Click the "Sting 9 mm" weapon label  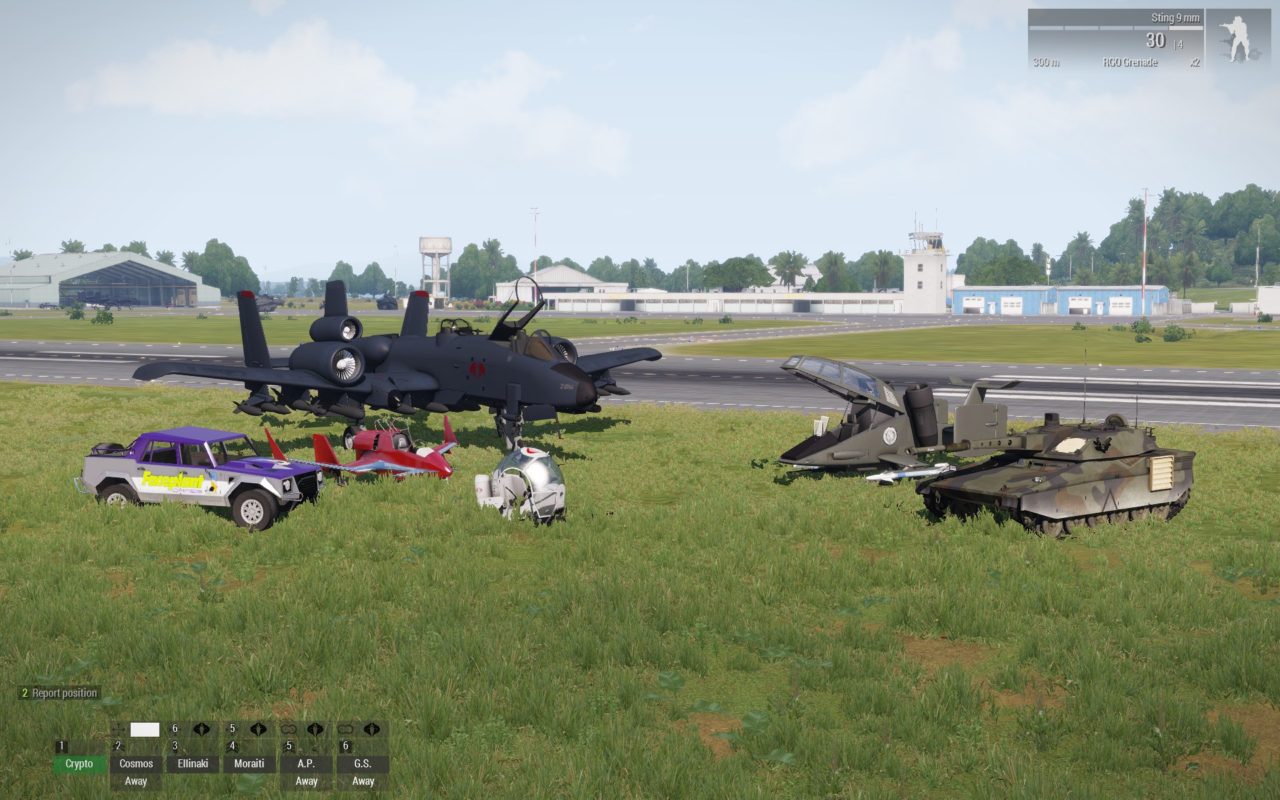coord(1176,18)
